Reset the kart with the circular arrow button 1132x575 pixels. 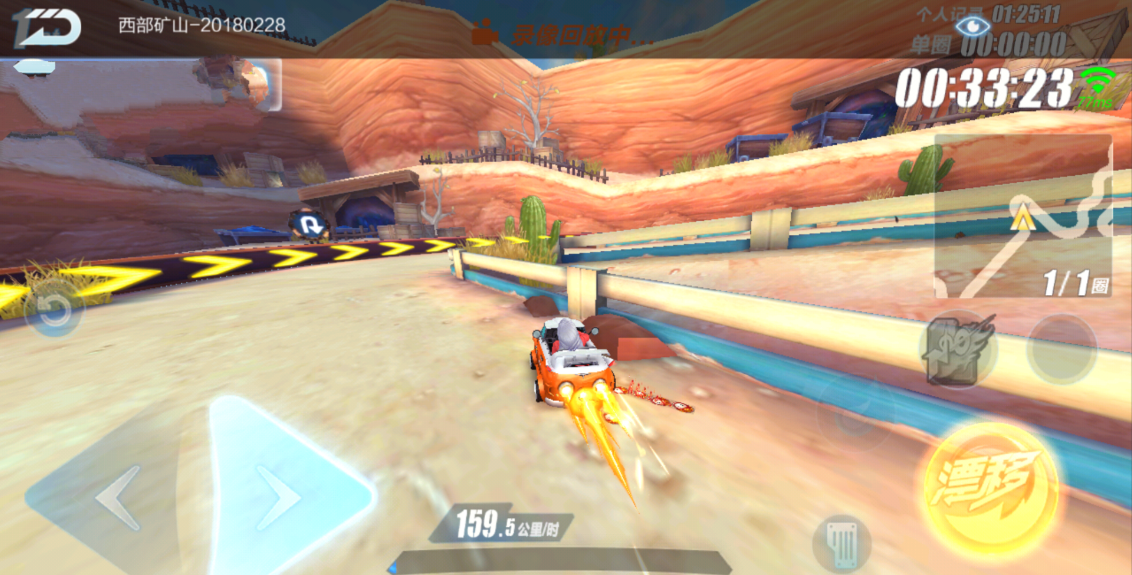54,313
